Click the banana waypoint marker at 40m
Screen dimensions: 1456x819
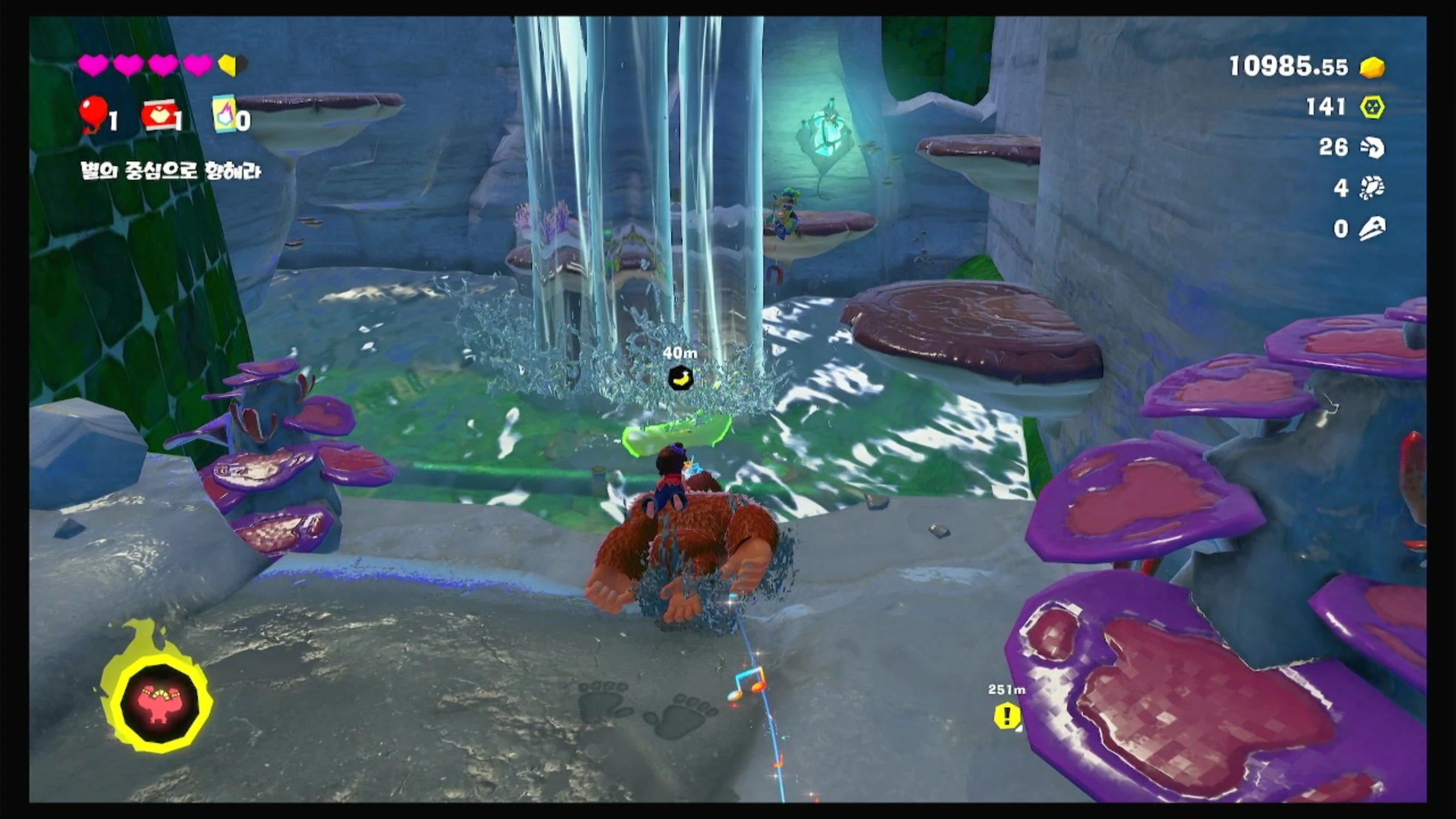pos(680,377)
